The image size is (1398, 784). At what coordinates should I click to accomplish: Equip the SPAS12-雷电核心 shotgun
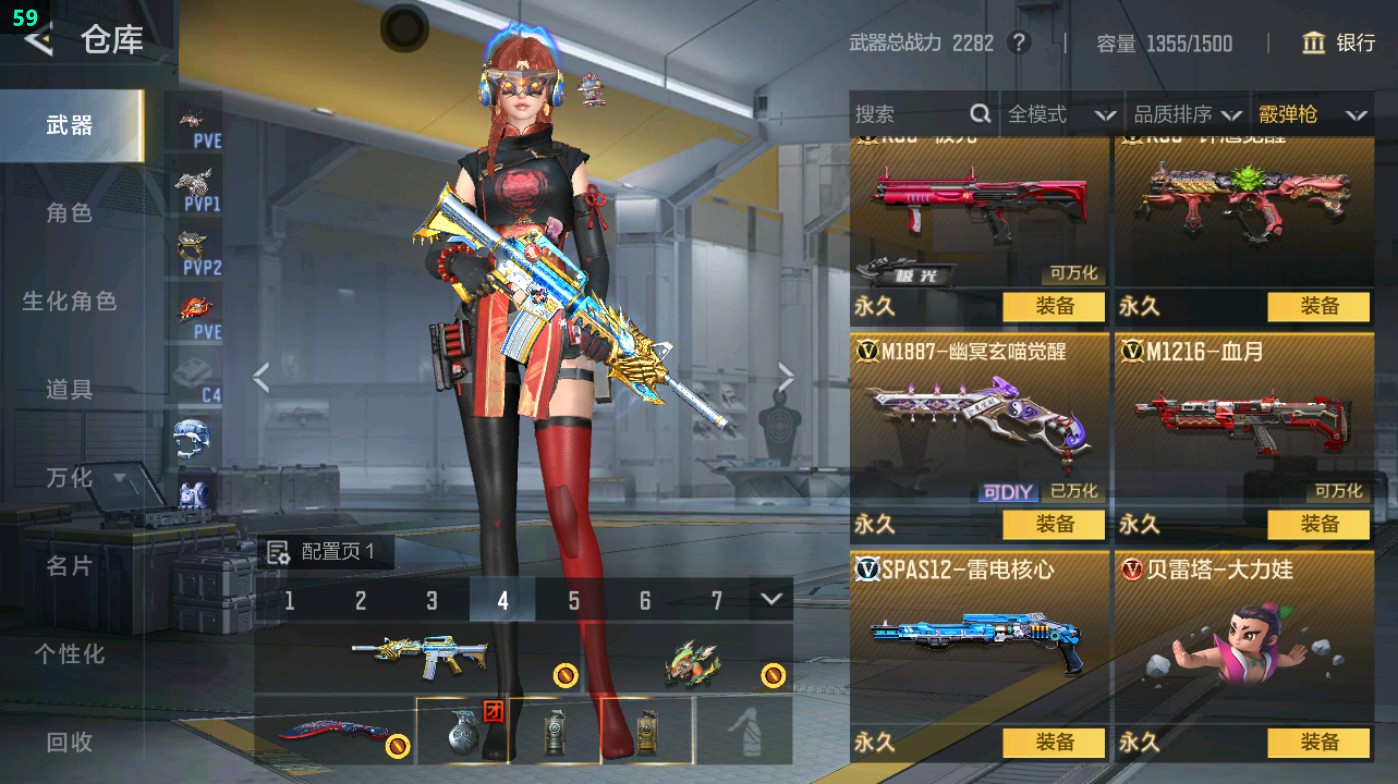point(1054,742)
